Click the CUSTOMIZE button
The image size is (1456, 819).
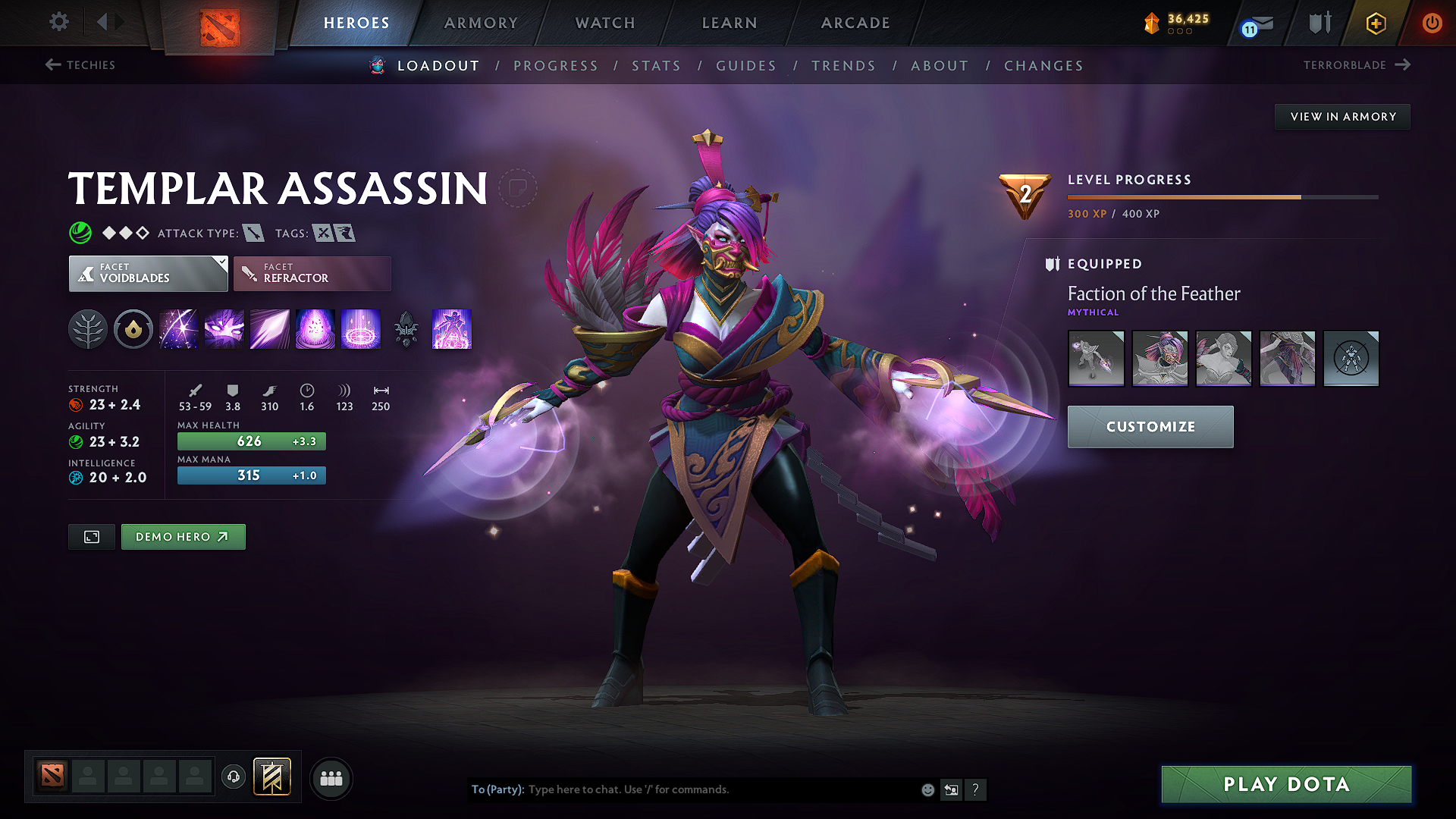[1150, 426]
